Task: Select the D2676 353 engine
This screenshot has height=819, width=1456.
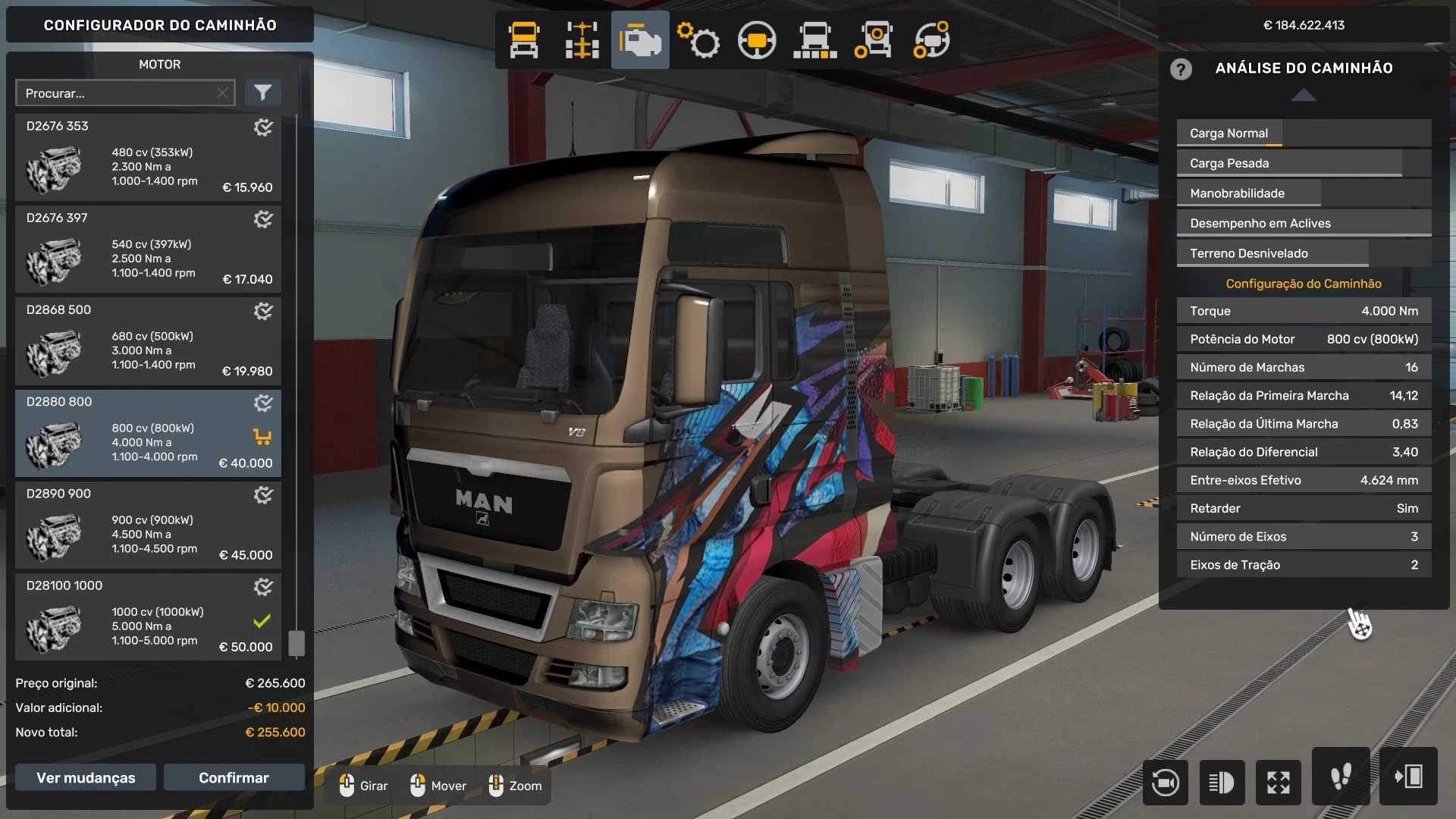Action: coord(148,158)
